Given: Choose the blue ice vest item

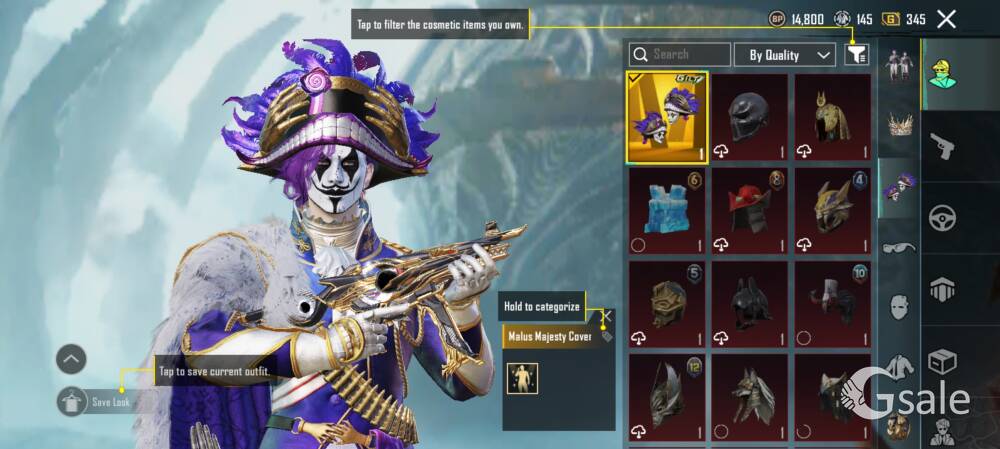Looking at the screenshot, I should (x=667, y=211).
